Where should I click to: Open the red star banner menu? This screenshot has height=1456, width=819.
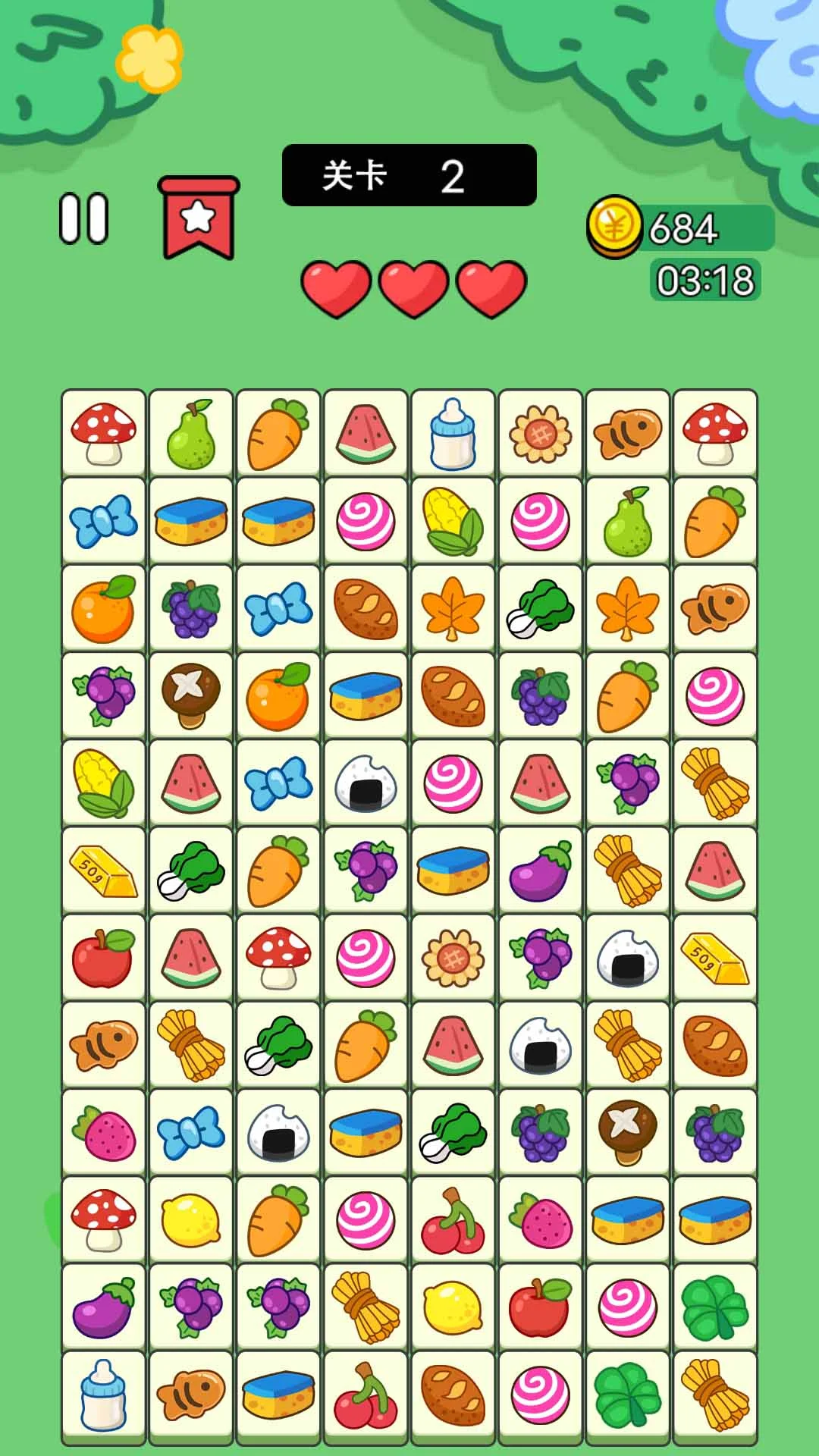coord(199,218)
